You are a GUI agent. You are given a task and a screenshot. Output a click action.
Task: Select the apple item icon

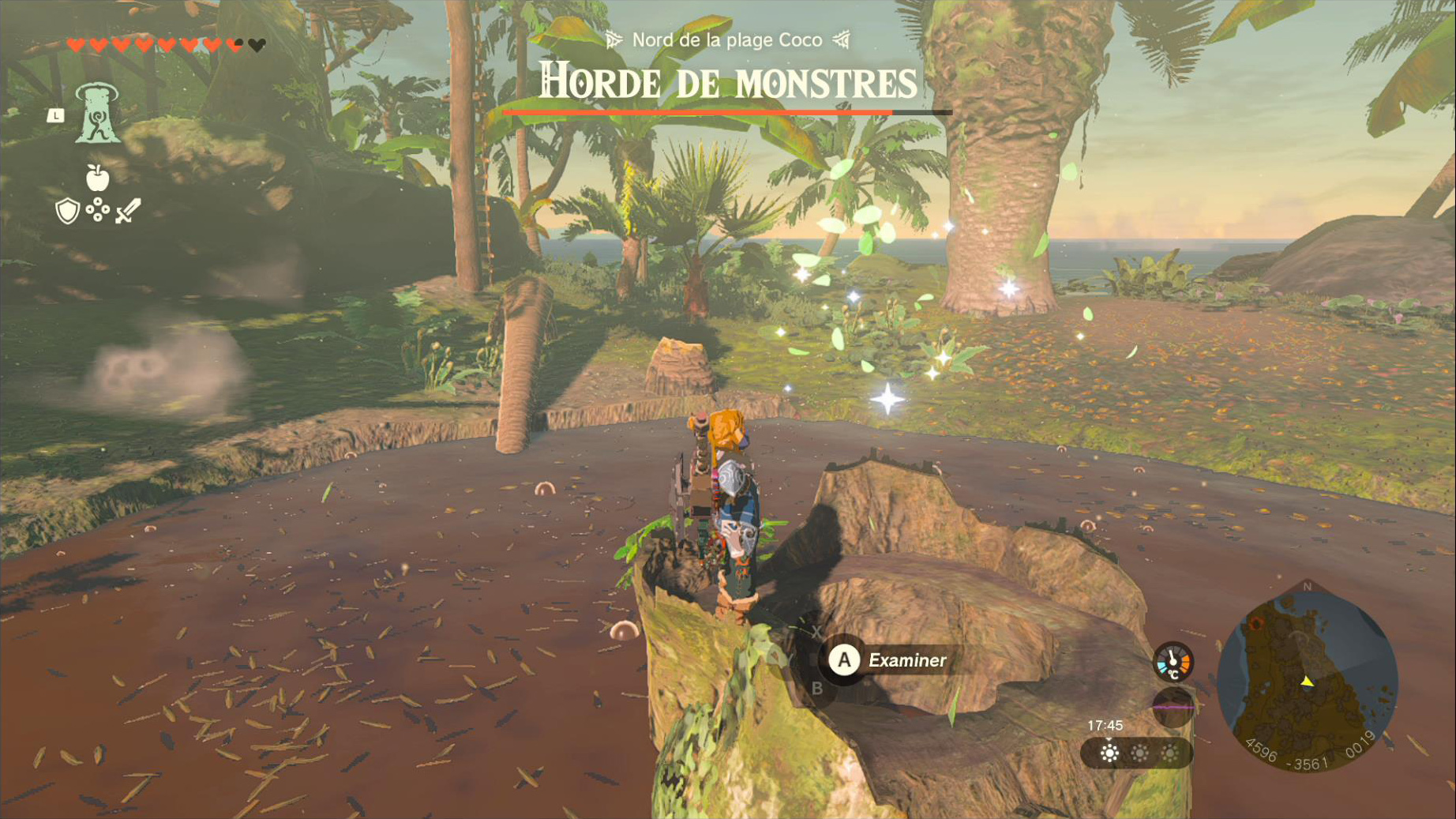[x=97, y=178]
